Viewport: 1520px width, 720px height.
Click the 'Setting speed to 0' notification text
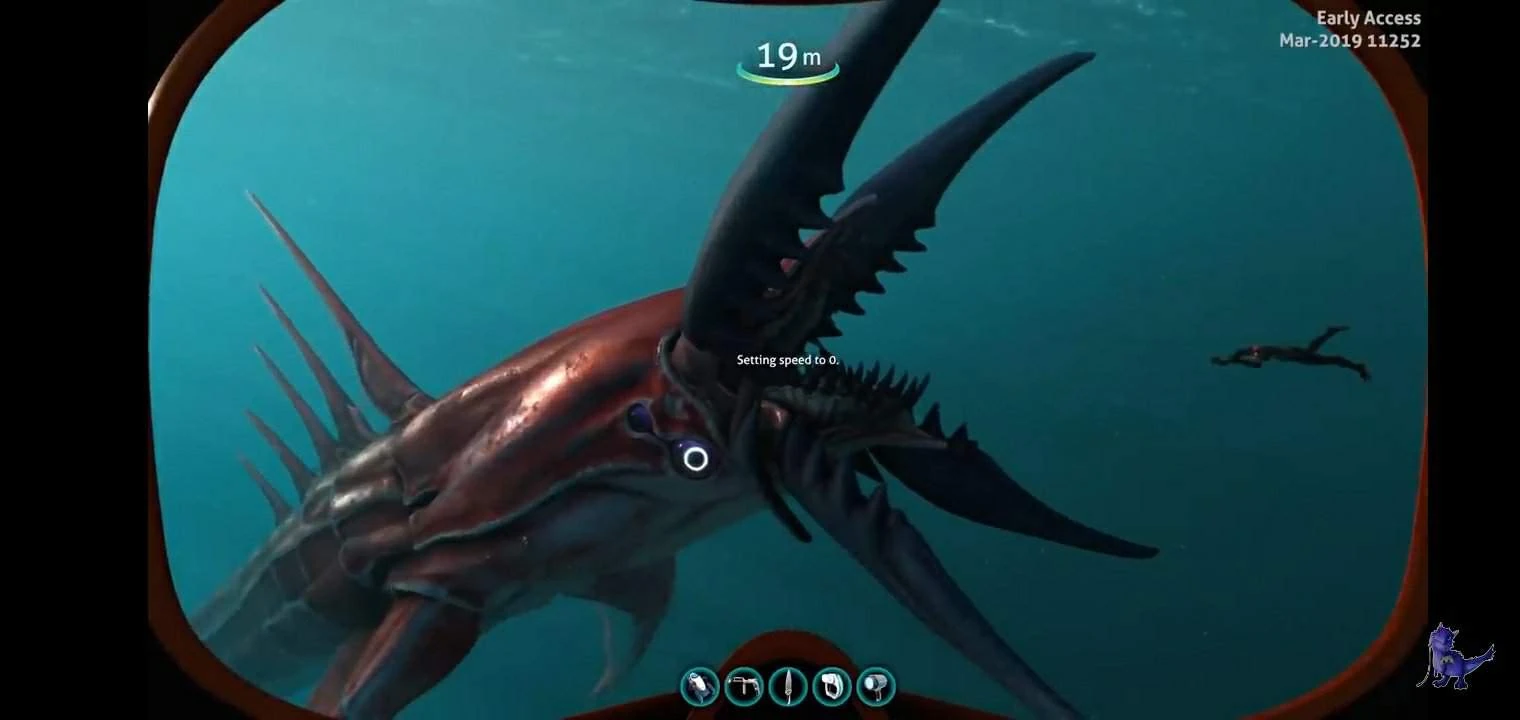coord(786,359)
